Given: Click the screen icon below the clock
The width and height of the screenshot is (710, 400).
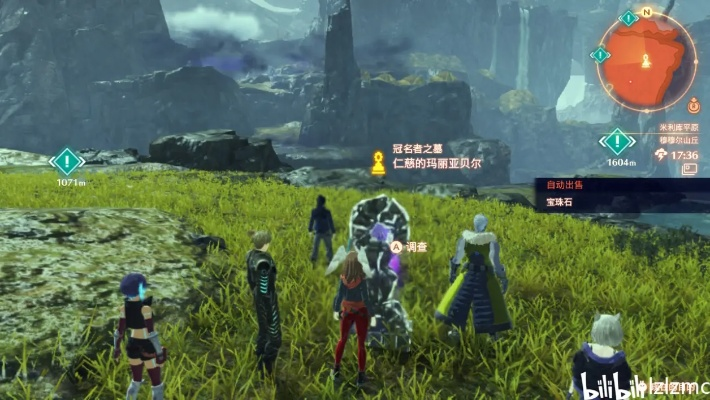Looking at the screenshot, I should point(690,170).
